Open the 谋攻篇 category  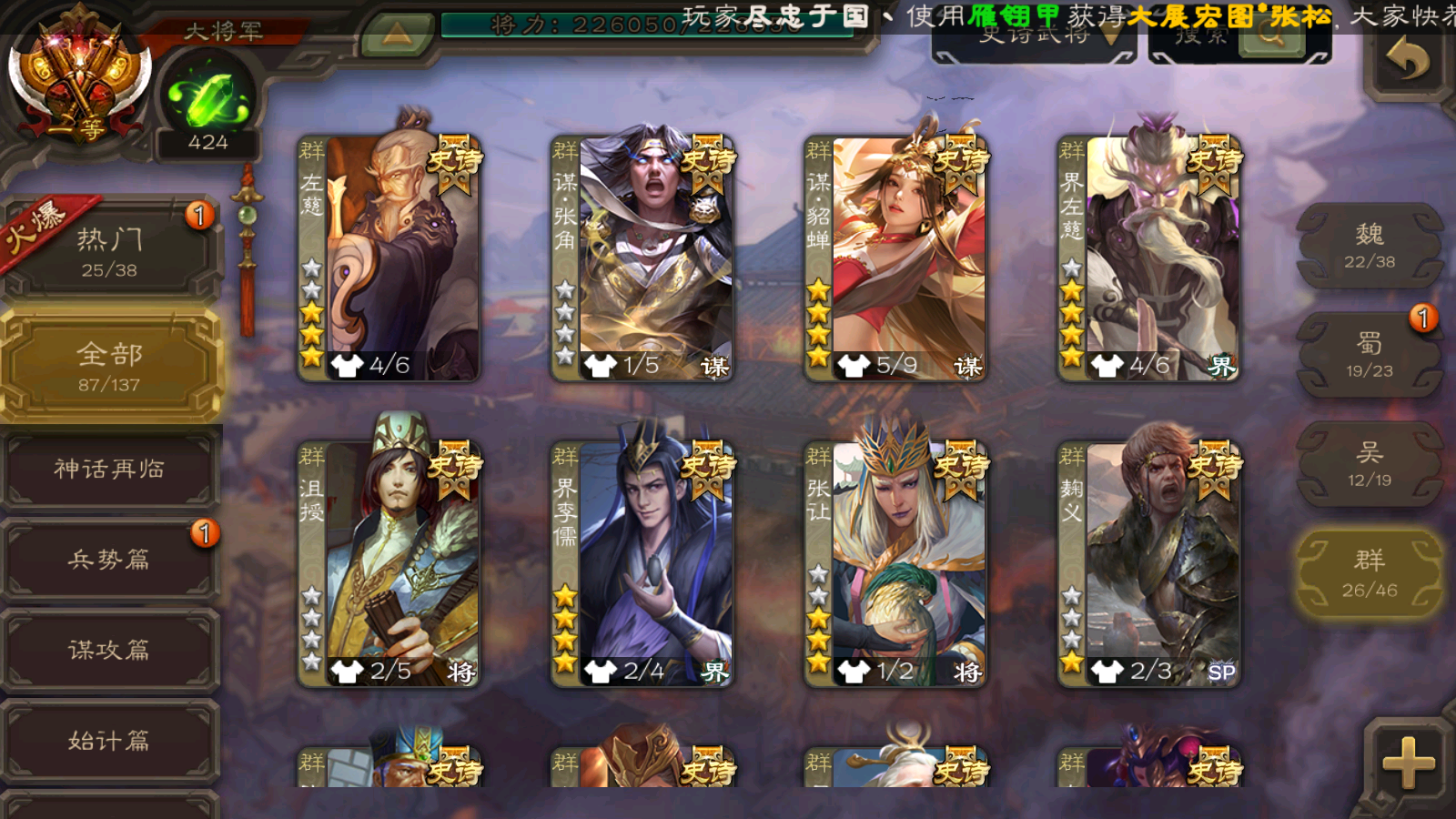tap(109, 650)
